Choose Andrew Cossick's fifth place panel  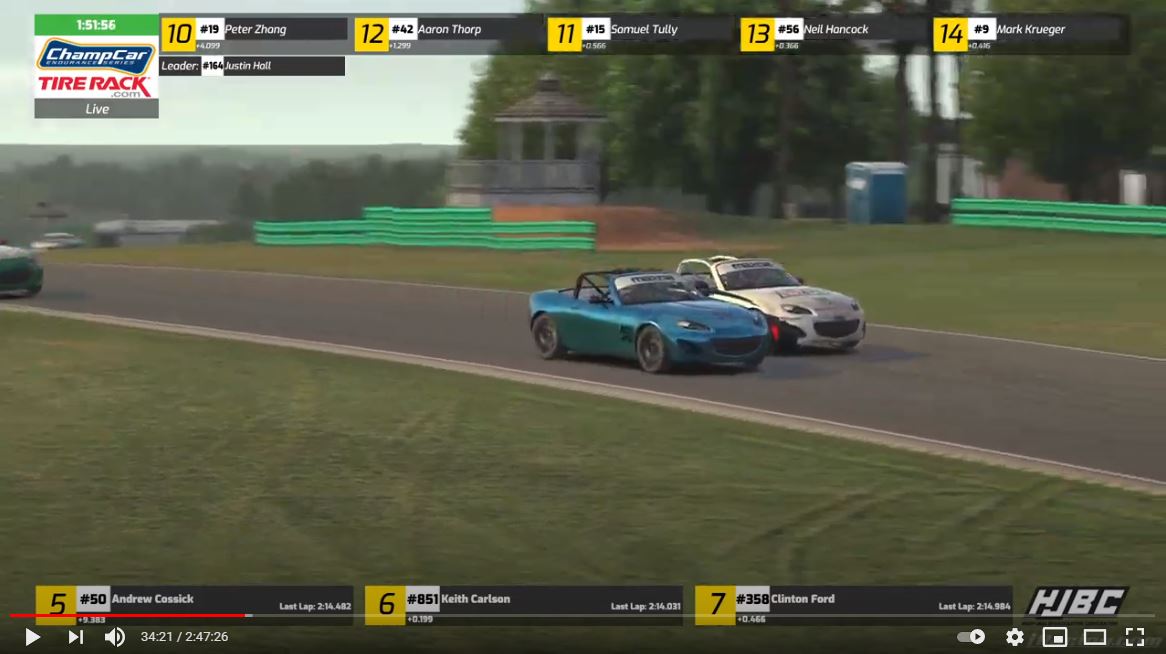[x=194, y=605]
